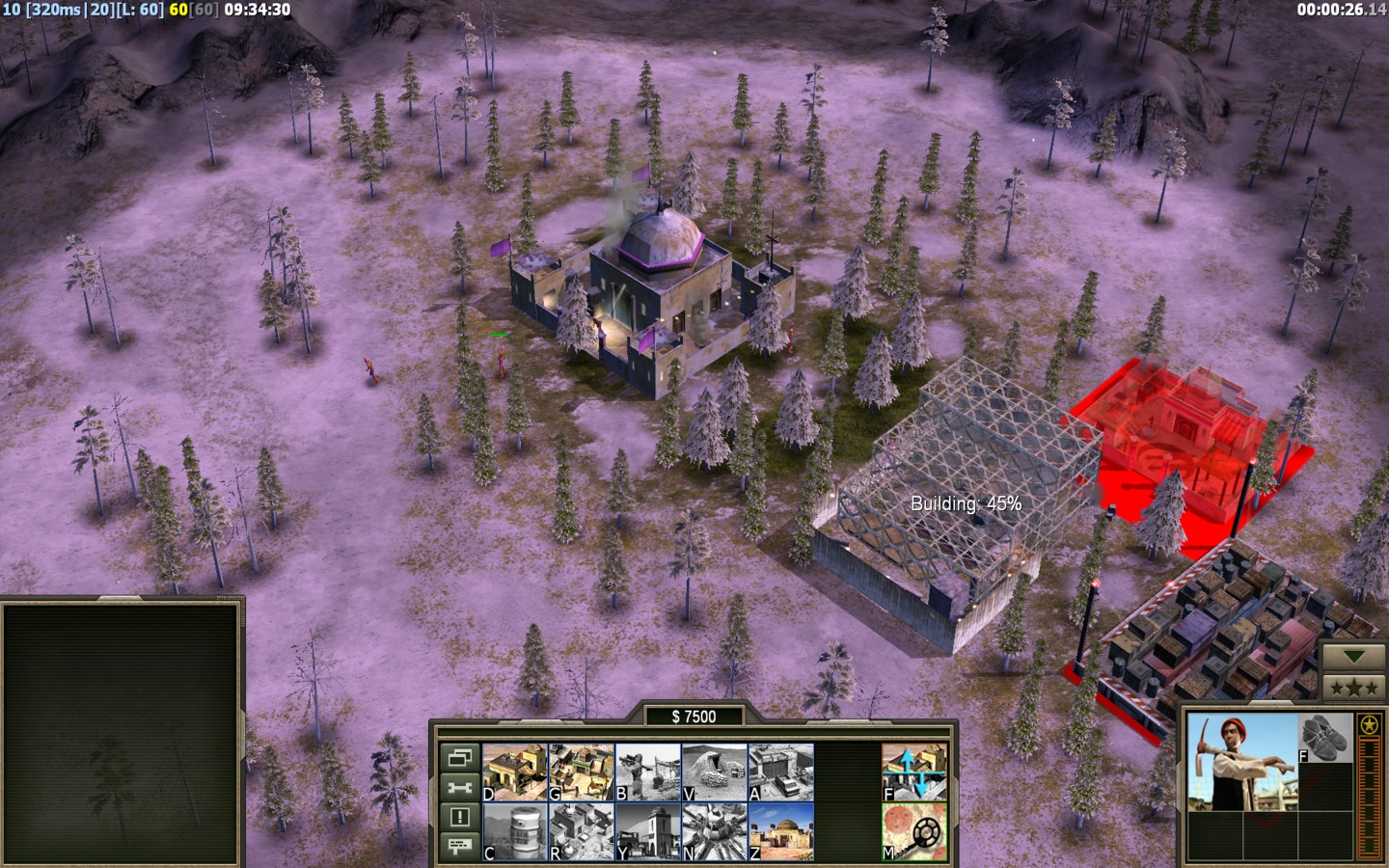Viewport: 1389px width, 868px height.
Task: Choose the market building icon labeled G
Action: pyautogui.click(x=582, y=773)
